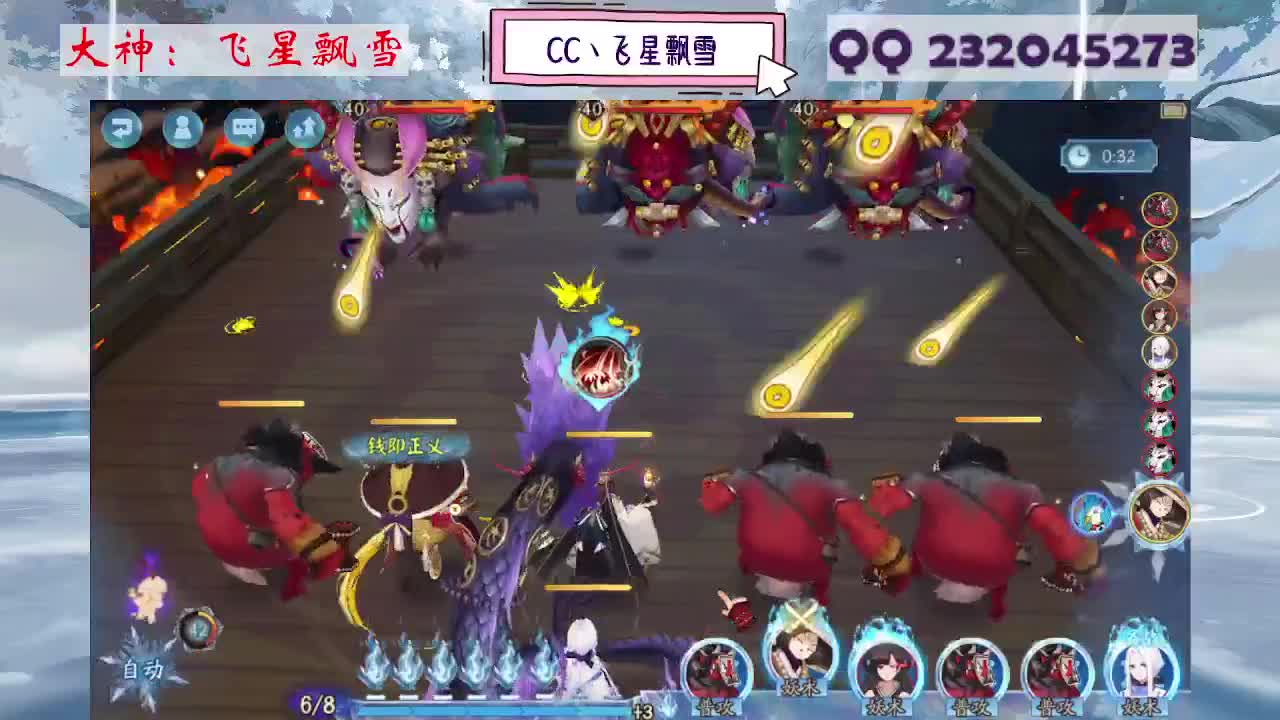Click the battle timer showing 0:32
The image size is (1280, 720).
pos(1106,156)
